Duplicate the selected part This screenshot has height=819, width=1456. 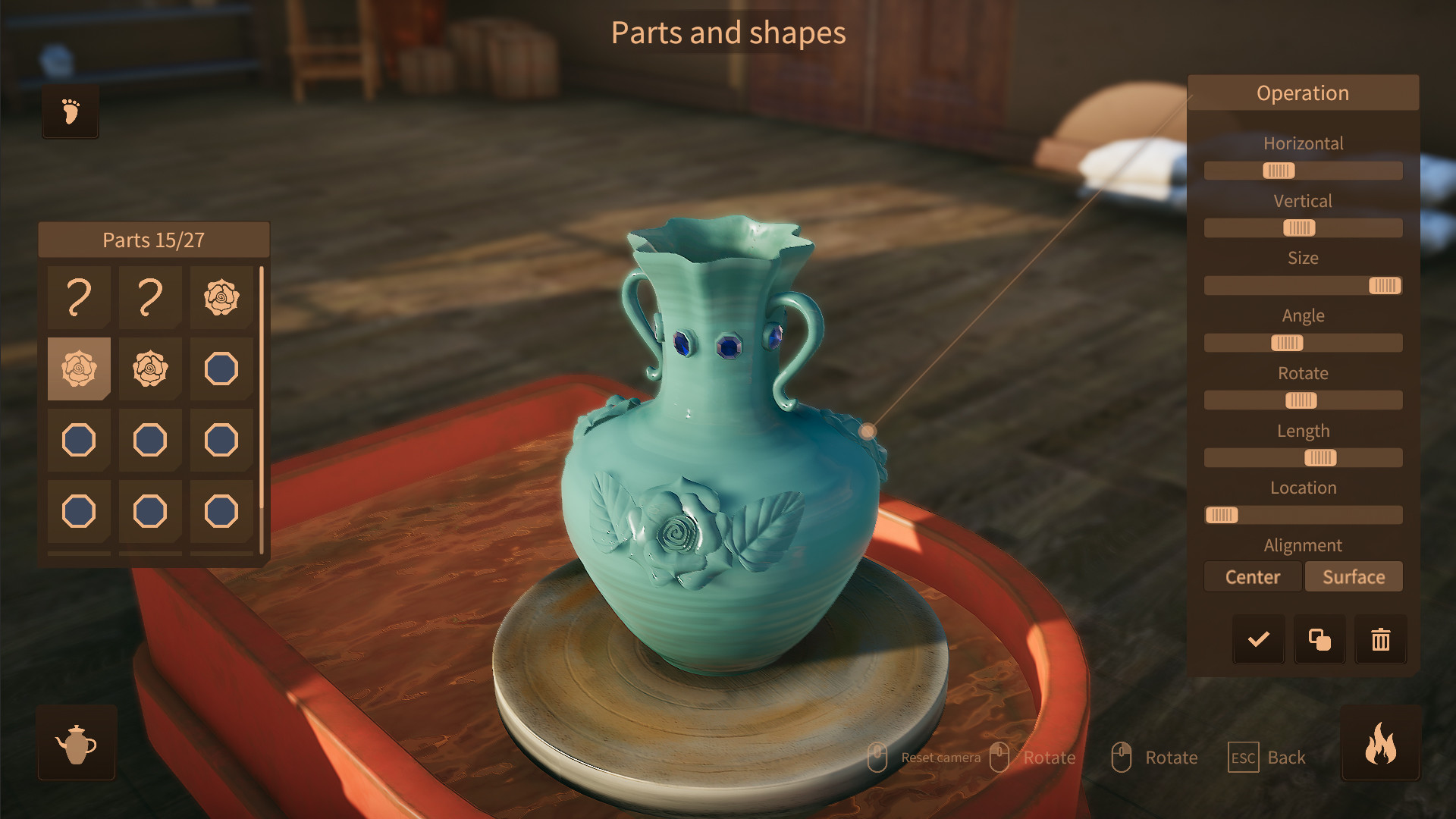[x=1319, y=639]
